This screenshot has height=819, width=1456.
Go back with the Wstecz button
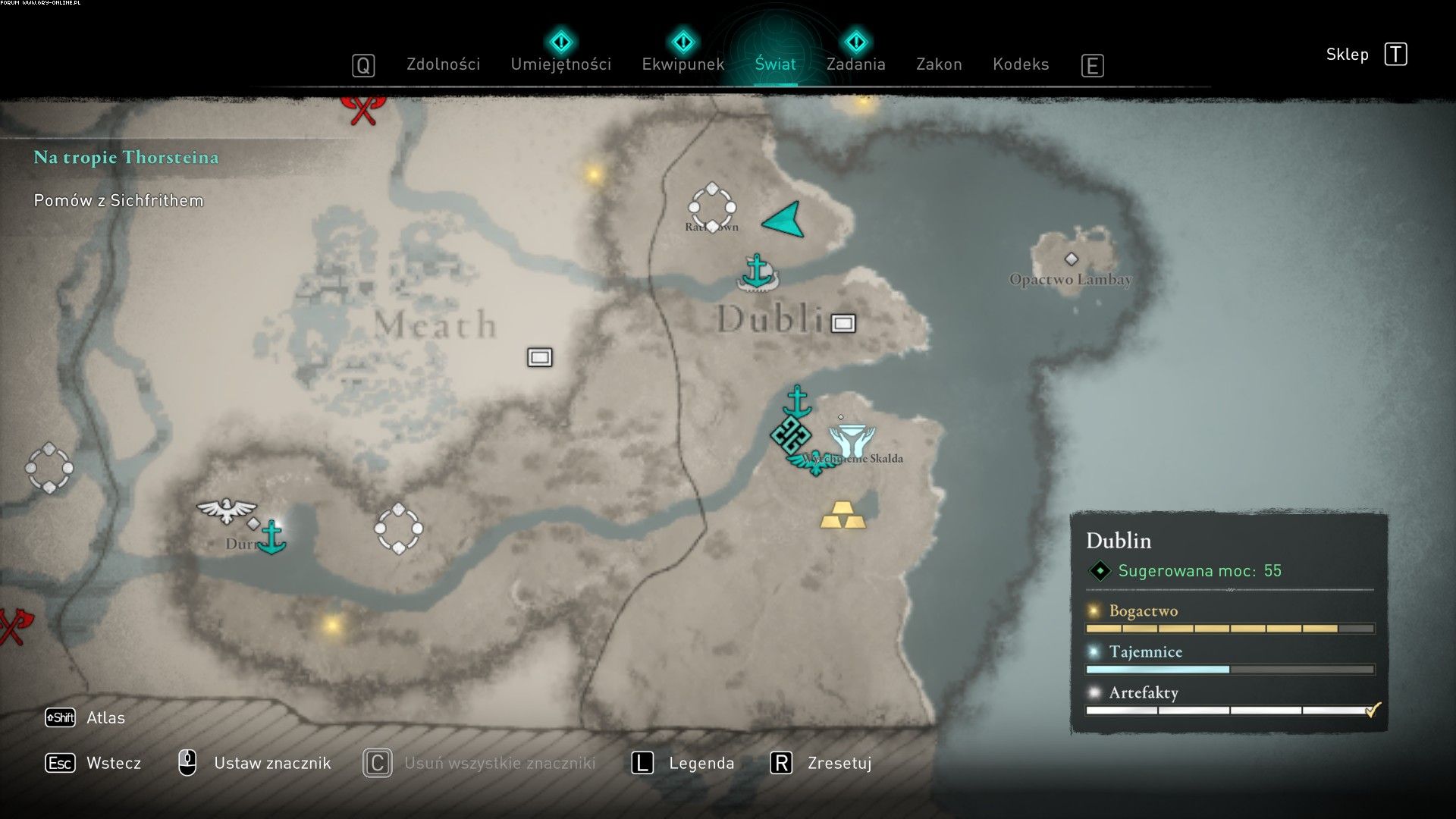click(113, 763)
